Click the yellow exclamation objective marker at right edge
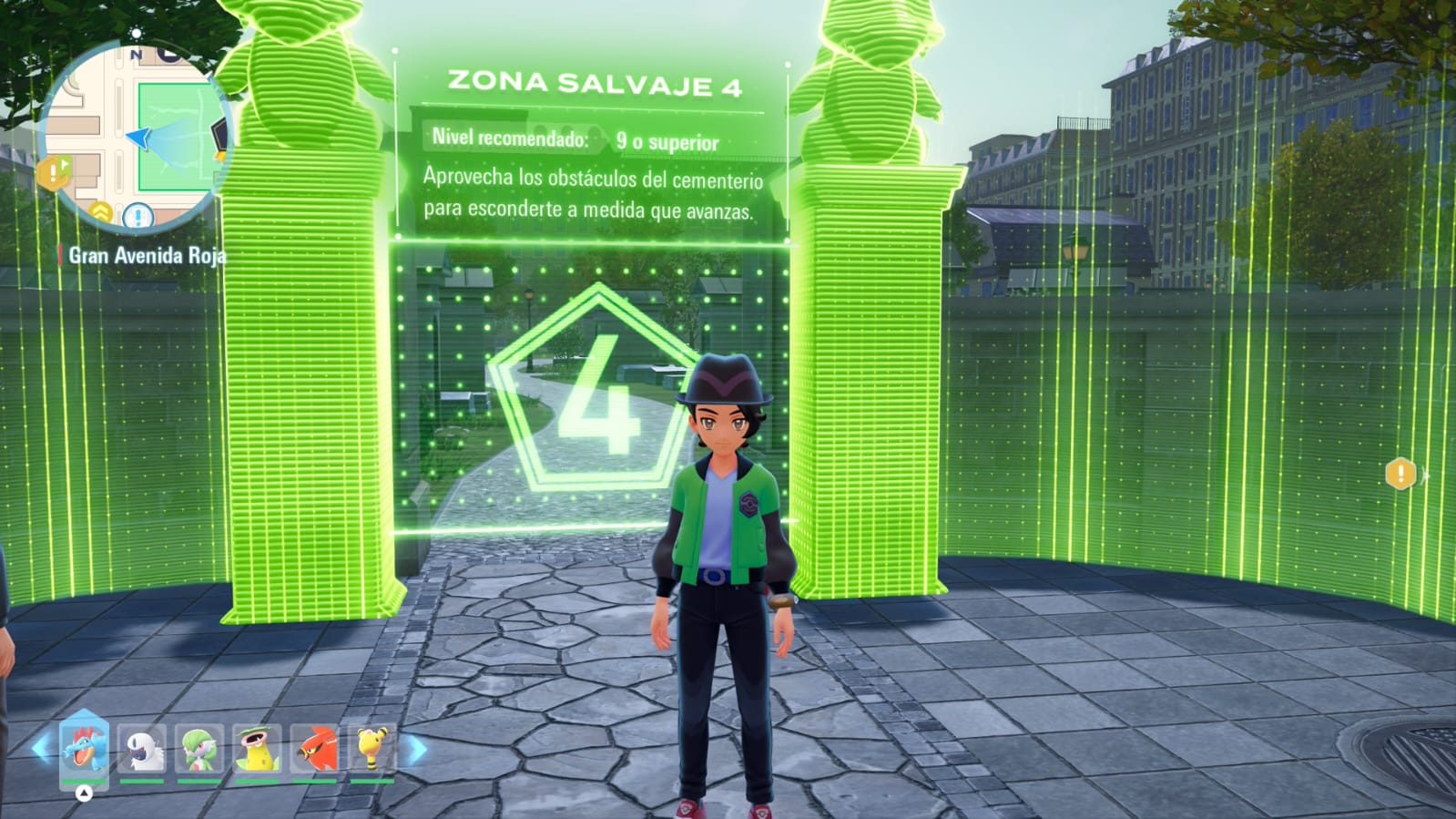Viewport: 1456px width, 819px height. coord(1400,473)
